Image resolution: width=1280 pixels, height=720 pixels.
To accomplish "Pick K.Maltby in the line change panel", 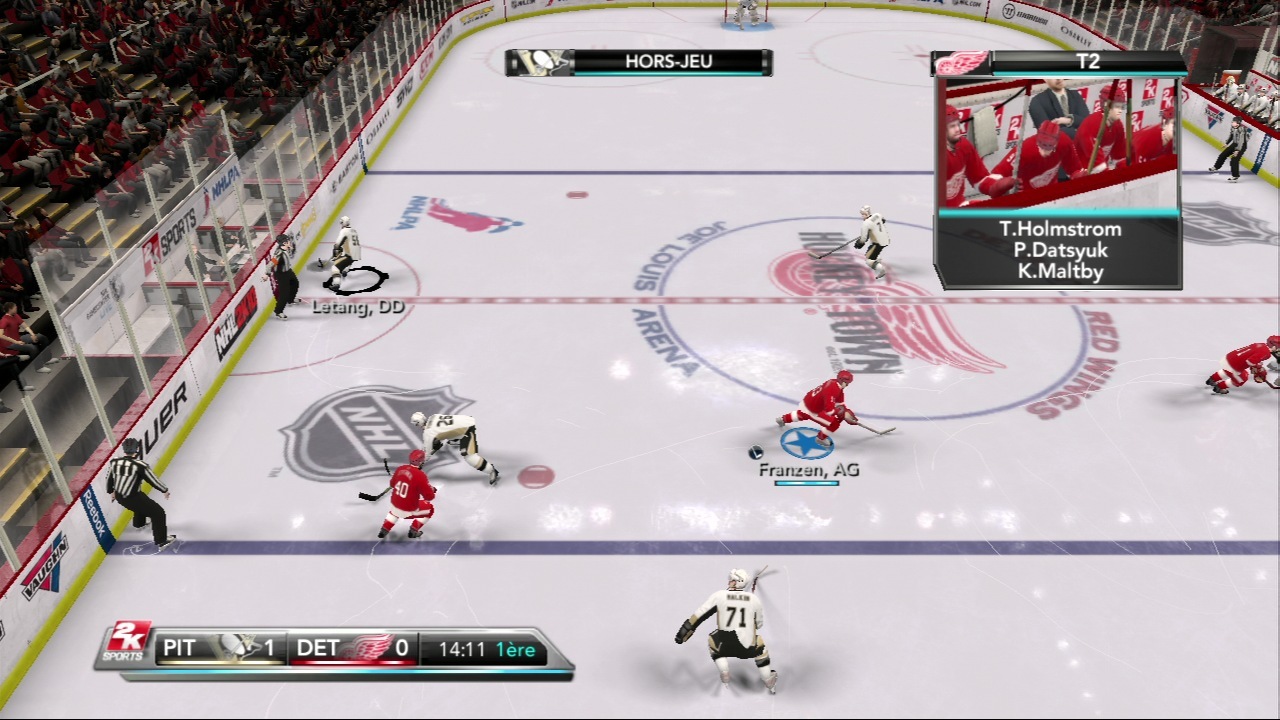I will point(1060,271).
